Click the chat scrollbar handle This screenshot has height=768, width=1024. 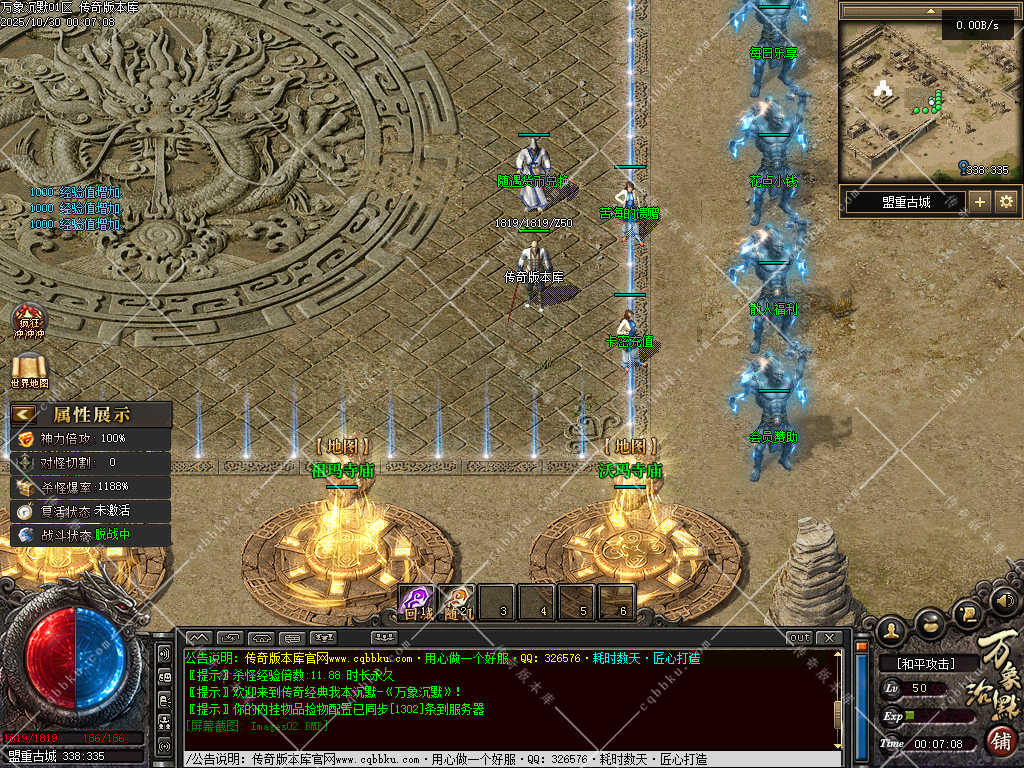click(x=840, y=712)
